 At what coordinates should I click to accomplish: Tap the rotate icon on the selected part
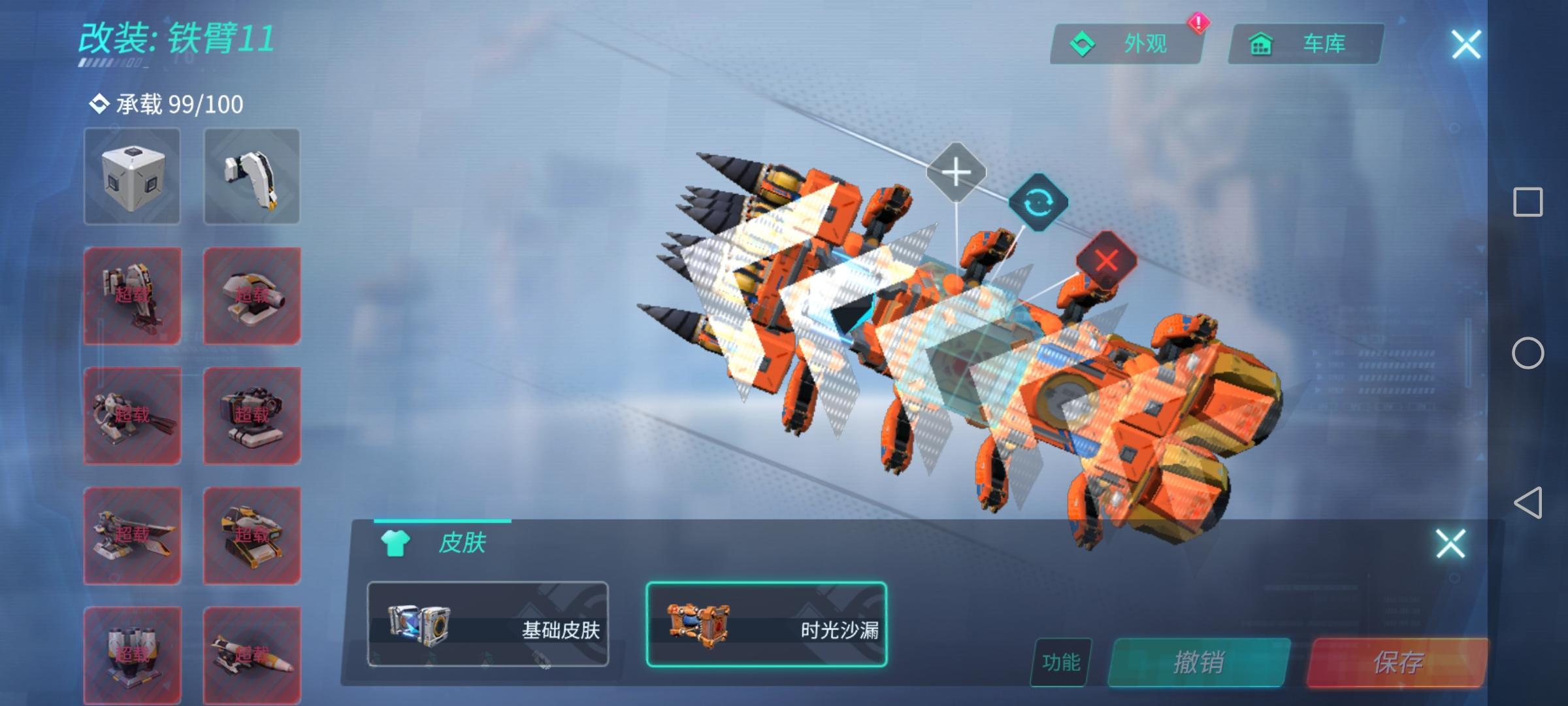[1039, 204]
